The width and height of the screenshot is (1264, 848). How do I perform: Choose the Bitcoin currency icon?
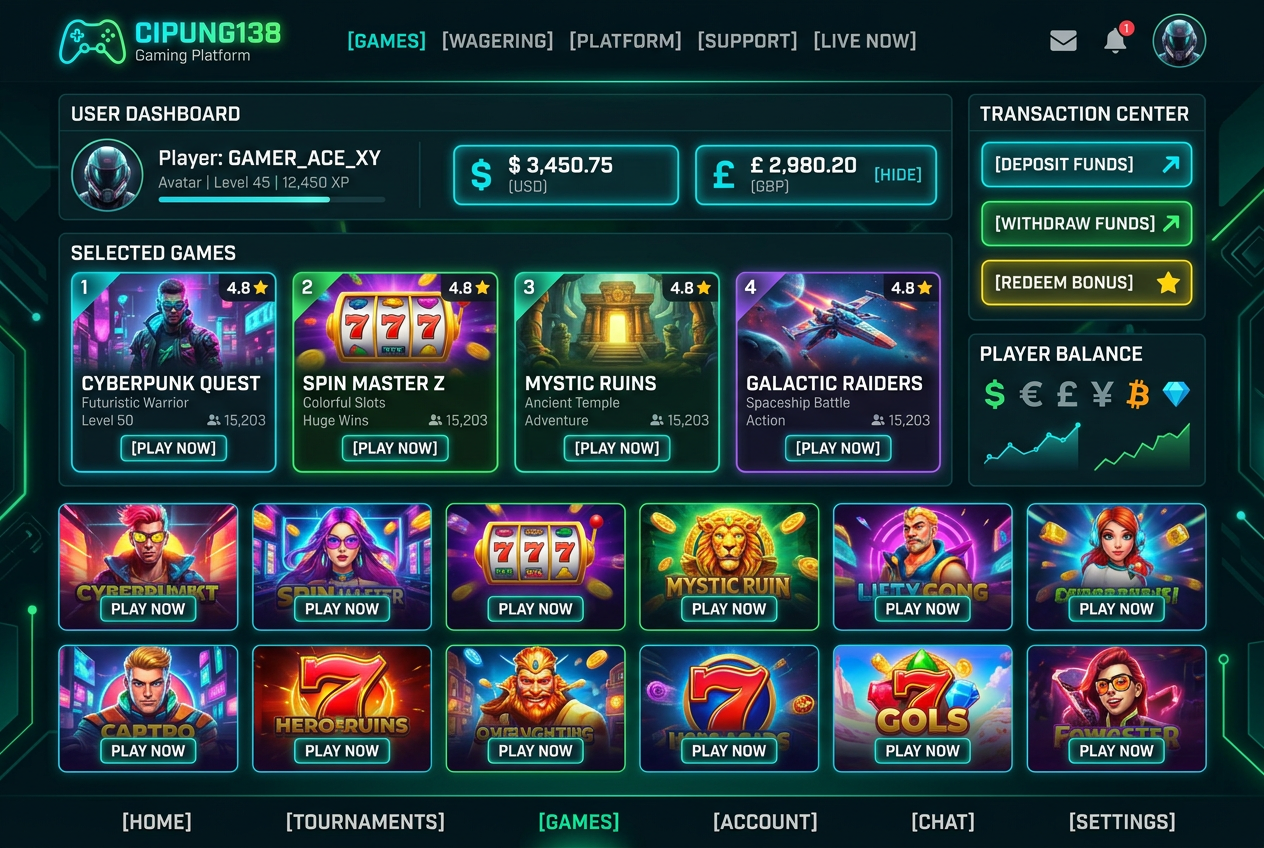tap(1138, 394)
